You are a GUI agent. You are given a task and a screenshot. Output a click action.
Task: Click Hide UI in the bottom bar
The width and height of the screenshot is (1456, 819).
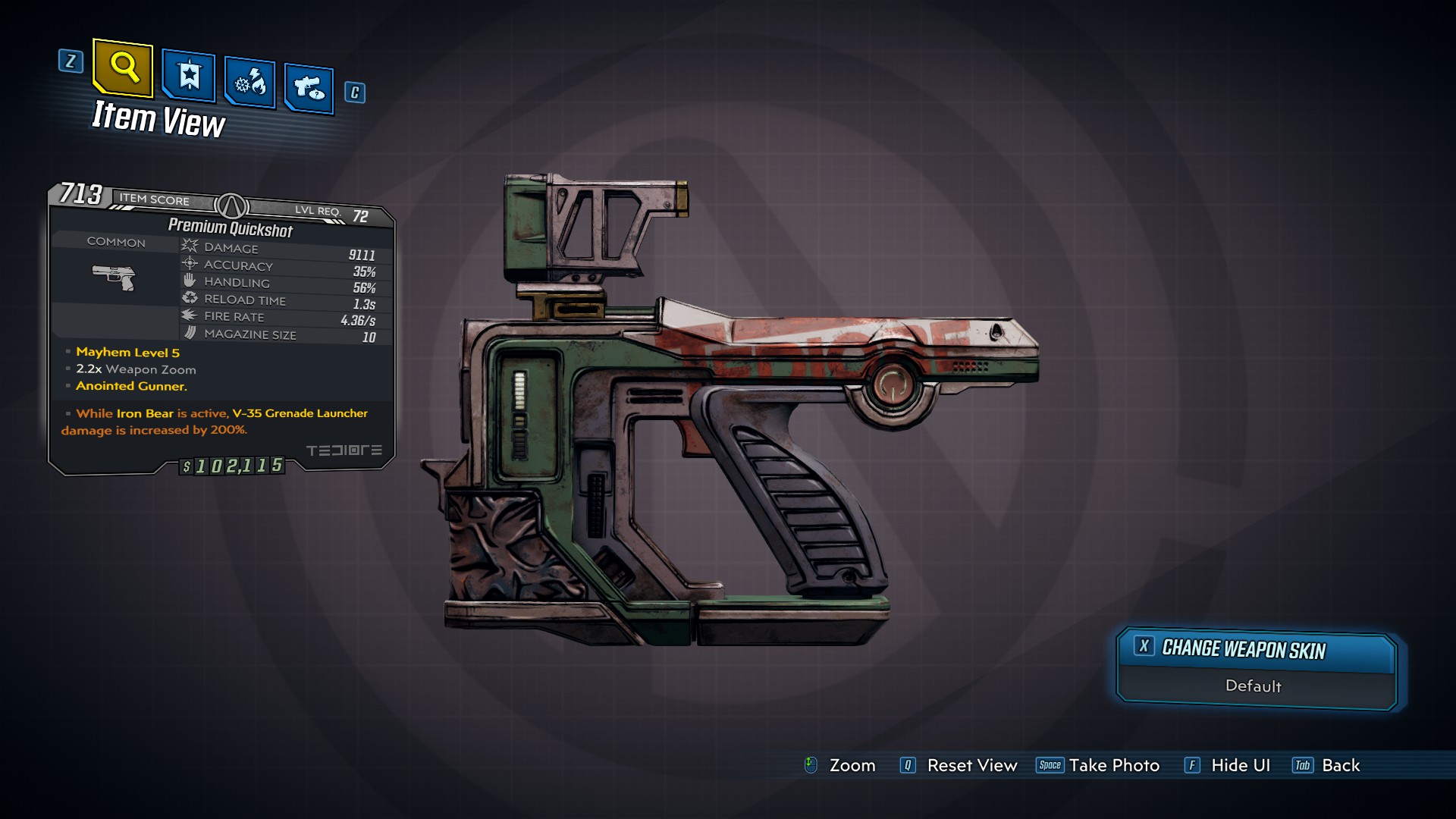(1227, 765)
